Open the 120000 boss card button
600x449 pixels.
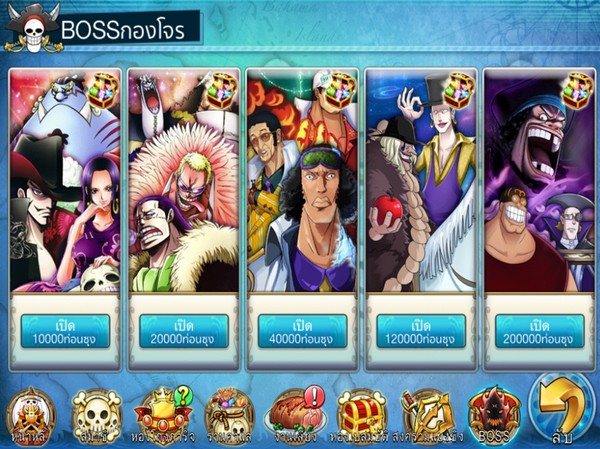(420, 332)
